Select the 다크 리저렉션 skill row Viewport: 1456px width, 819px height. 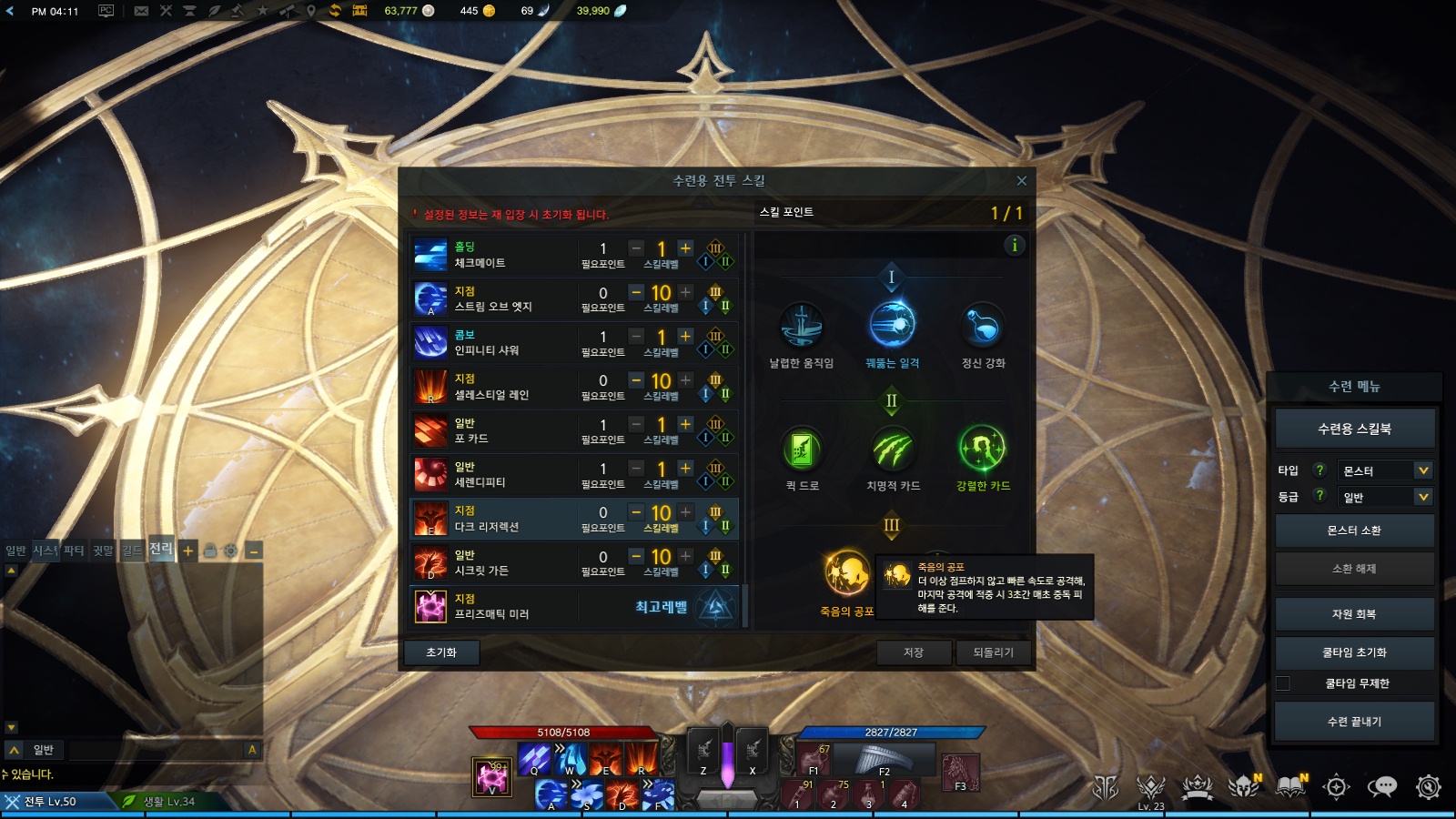coord(491,519)
